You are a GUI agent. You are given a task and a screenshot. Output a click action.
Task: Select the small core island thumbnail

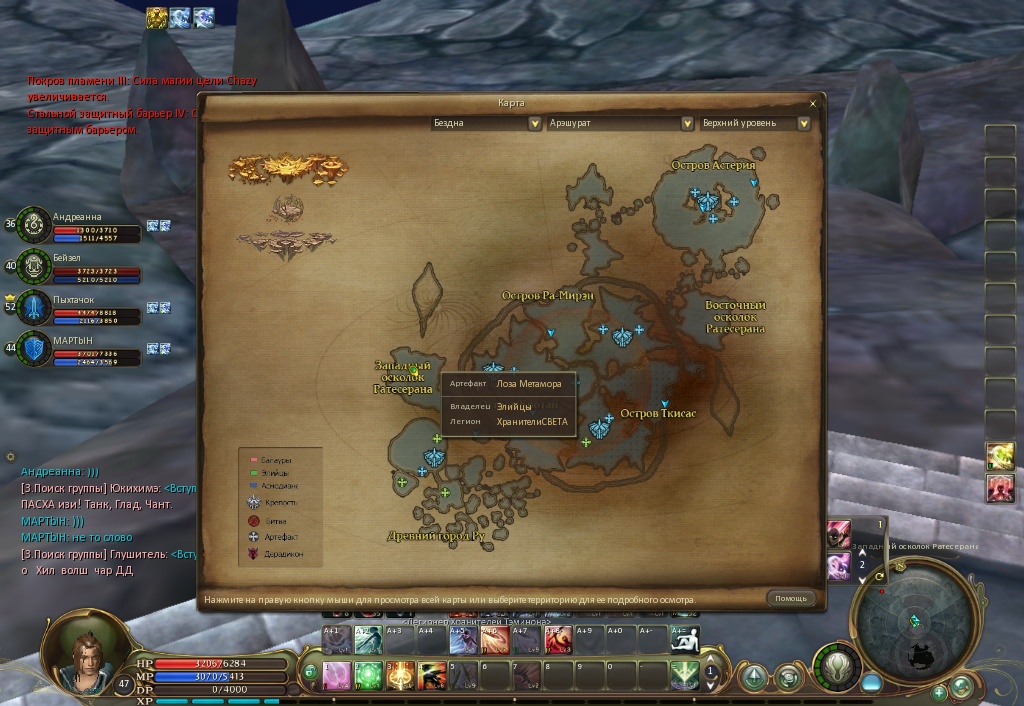[286, 207]
